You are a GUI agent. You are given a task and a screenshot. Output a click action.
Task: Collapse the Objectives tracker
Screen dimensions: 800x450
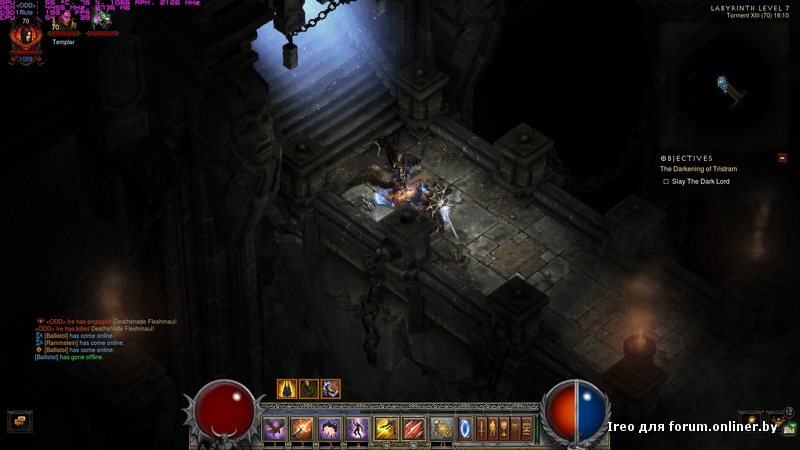click(x=782, y=158)
